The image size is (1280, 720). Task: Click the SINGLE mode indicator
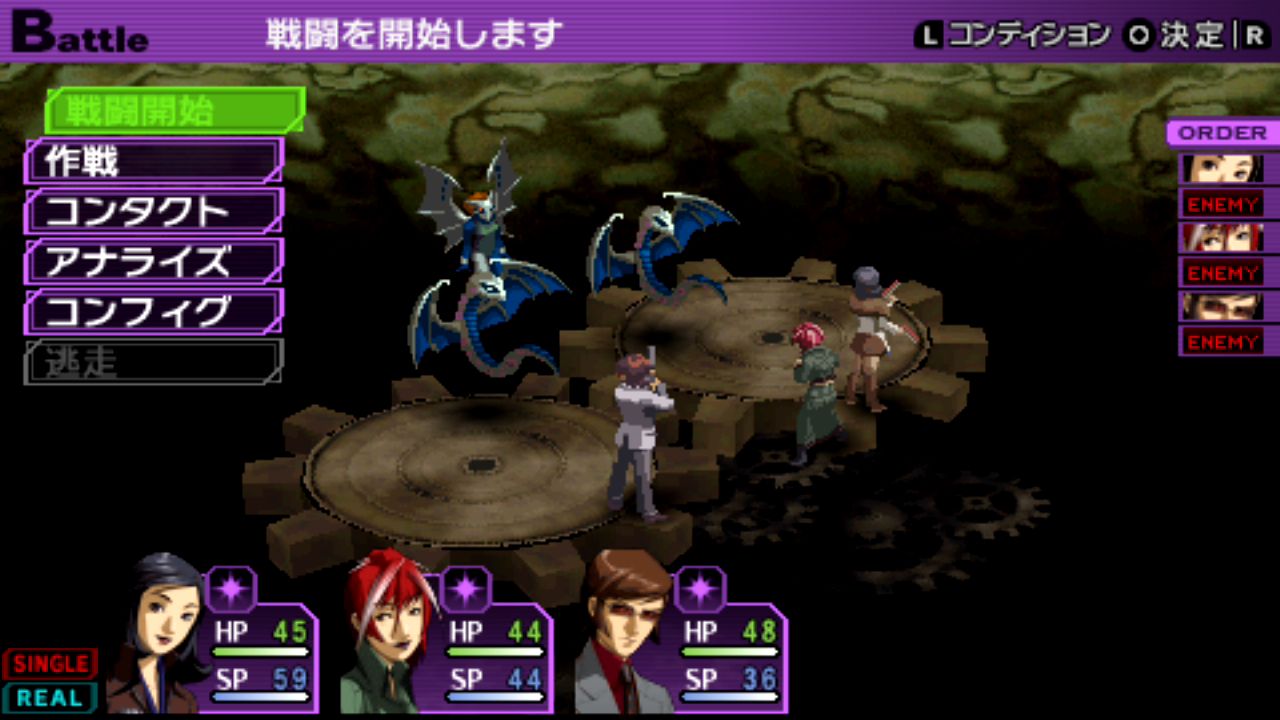[x=49, y=663]
